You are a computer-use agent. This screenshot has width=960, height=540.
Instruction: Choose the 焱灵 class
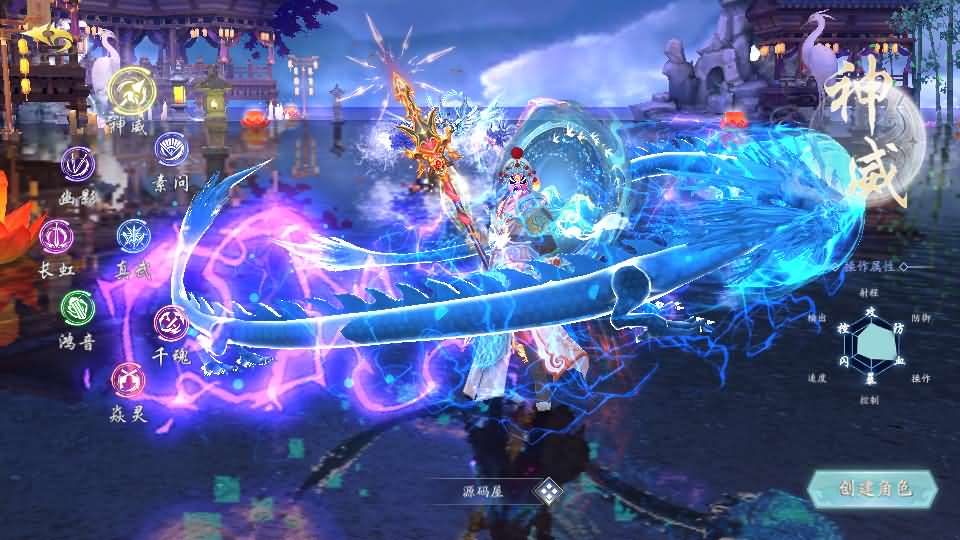(x=128, y=378)
